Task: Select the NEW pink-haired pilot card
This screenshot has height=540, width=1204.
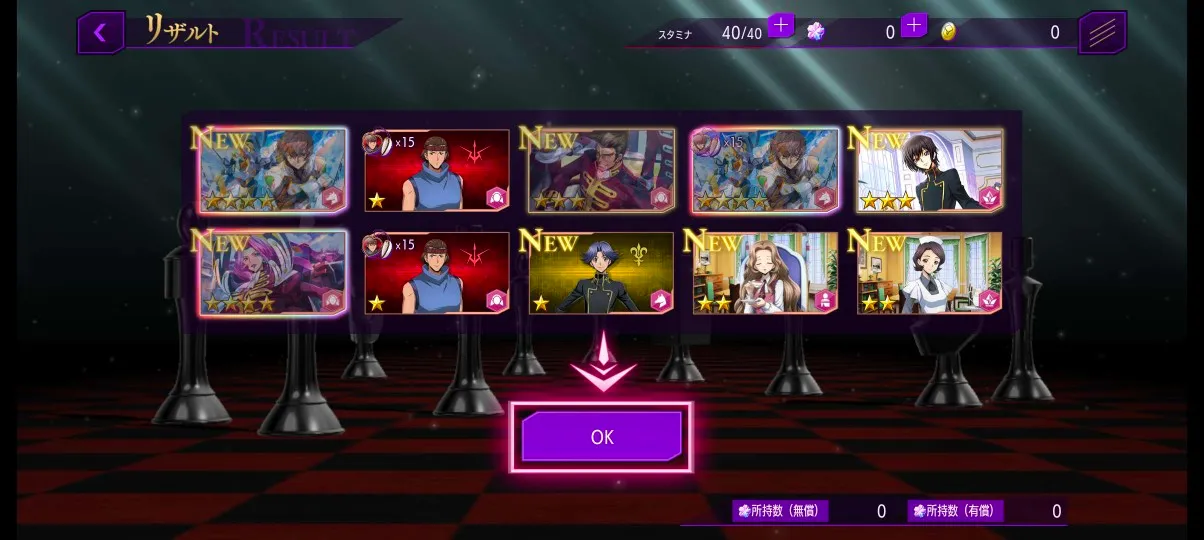Action: 273,273
